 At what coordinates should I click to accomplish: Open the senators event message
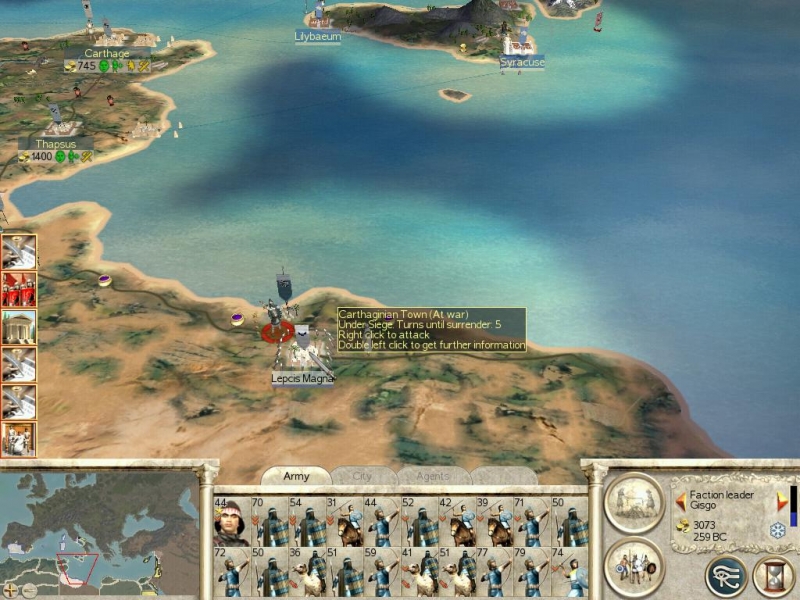[19, 439]
